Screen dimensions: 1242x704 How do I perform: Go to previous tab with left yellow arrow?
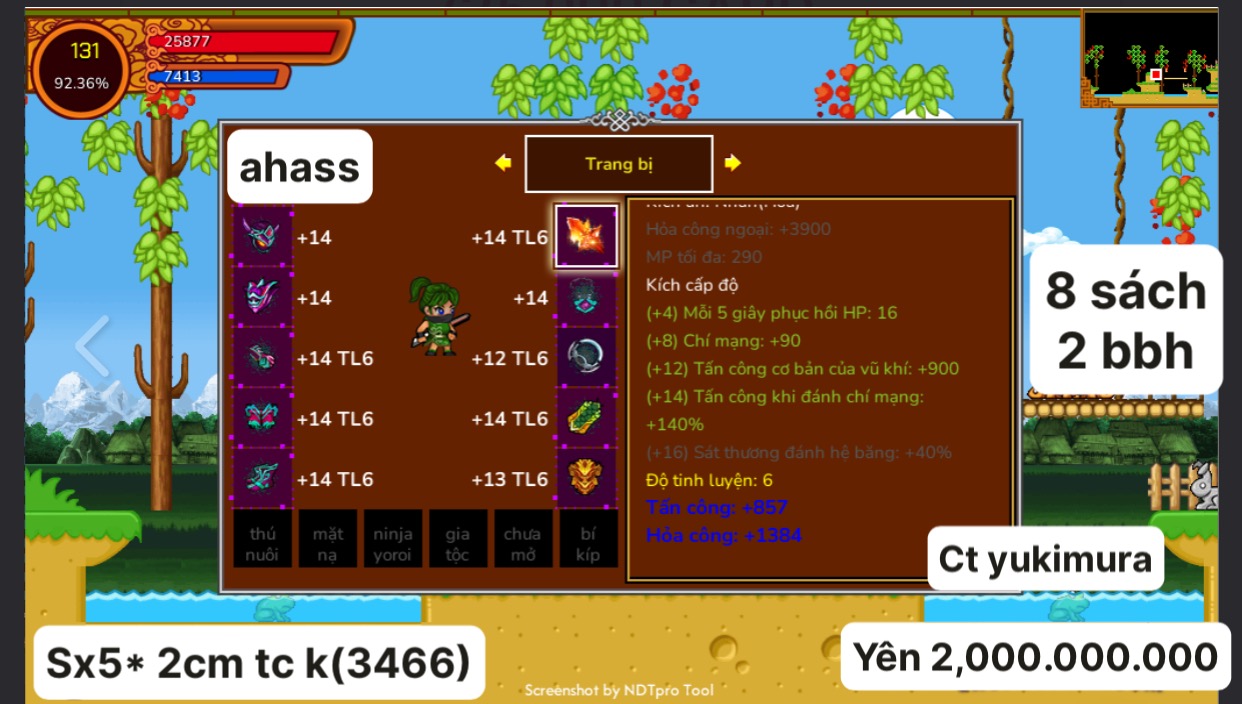coord(503,163)
